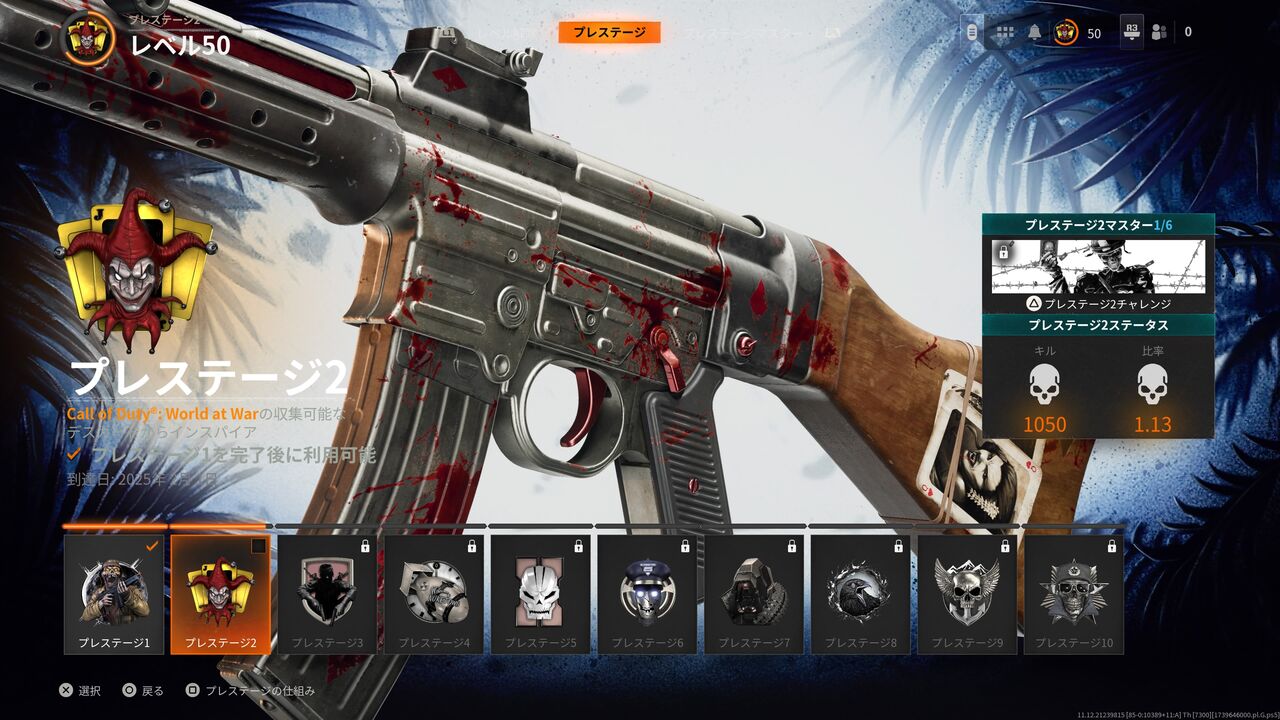Select the locked プレステージ7 tile

tap(754, 594)
